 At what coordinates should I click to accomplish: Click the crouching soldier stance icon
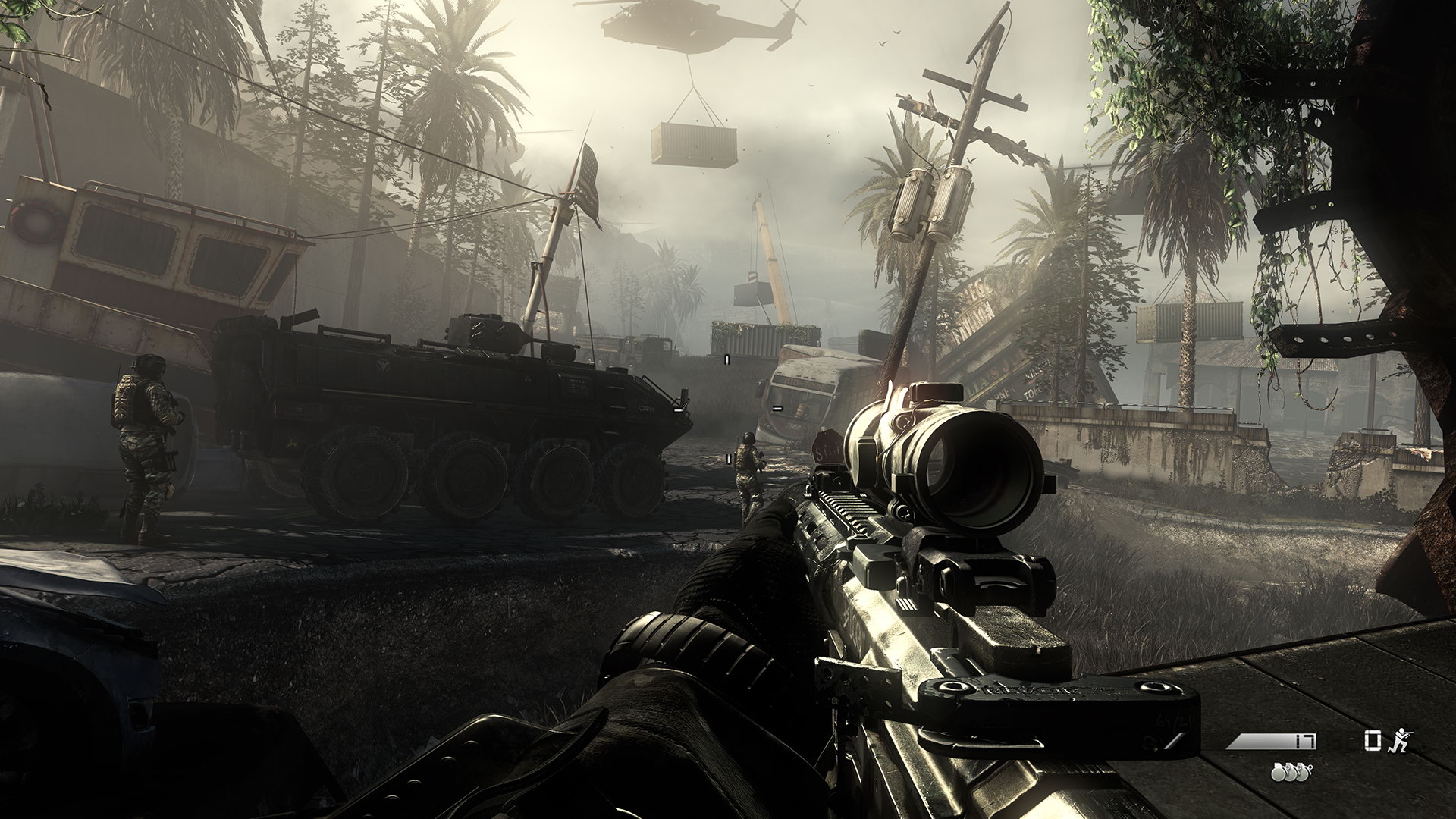(x=1399, y=742)
